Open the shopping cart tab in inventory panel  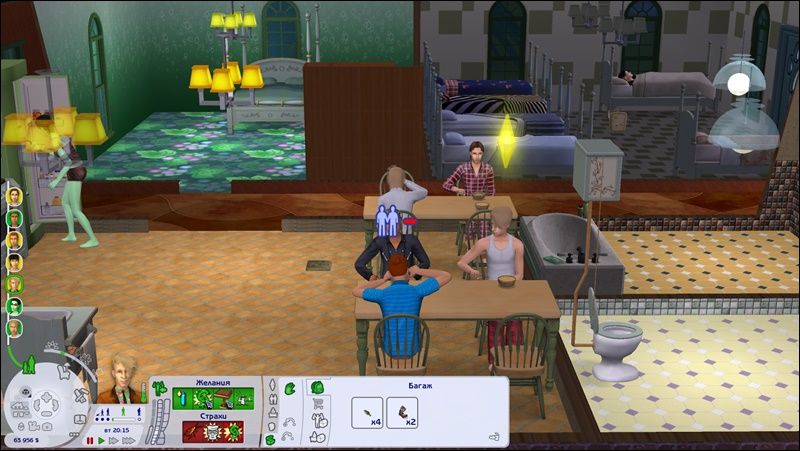pos(318,403)
